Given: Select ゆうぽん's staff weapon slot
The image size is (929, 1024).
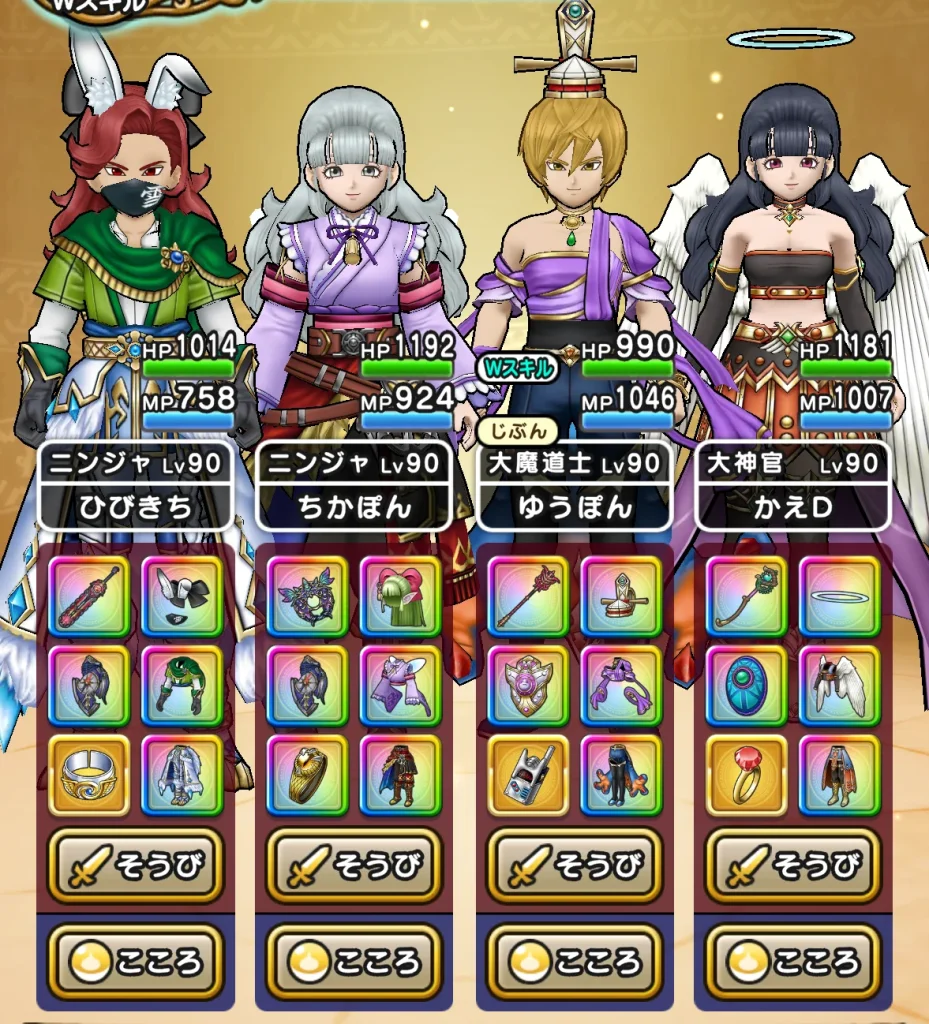Looking at the screenshot, I should (x=527, y=596).
